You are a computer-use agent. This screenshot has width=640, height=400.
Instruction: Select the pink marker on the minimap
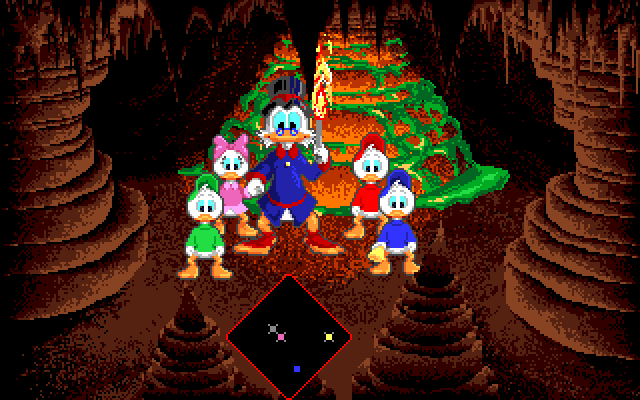[x=282, y=337]
